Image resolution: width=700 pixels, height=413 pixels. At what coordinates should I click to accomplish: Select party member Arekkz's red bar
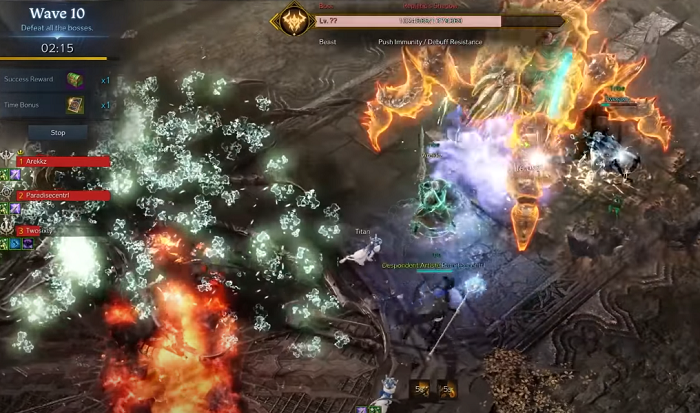click(x=62, y=161)
